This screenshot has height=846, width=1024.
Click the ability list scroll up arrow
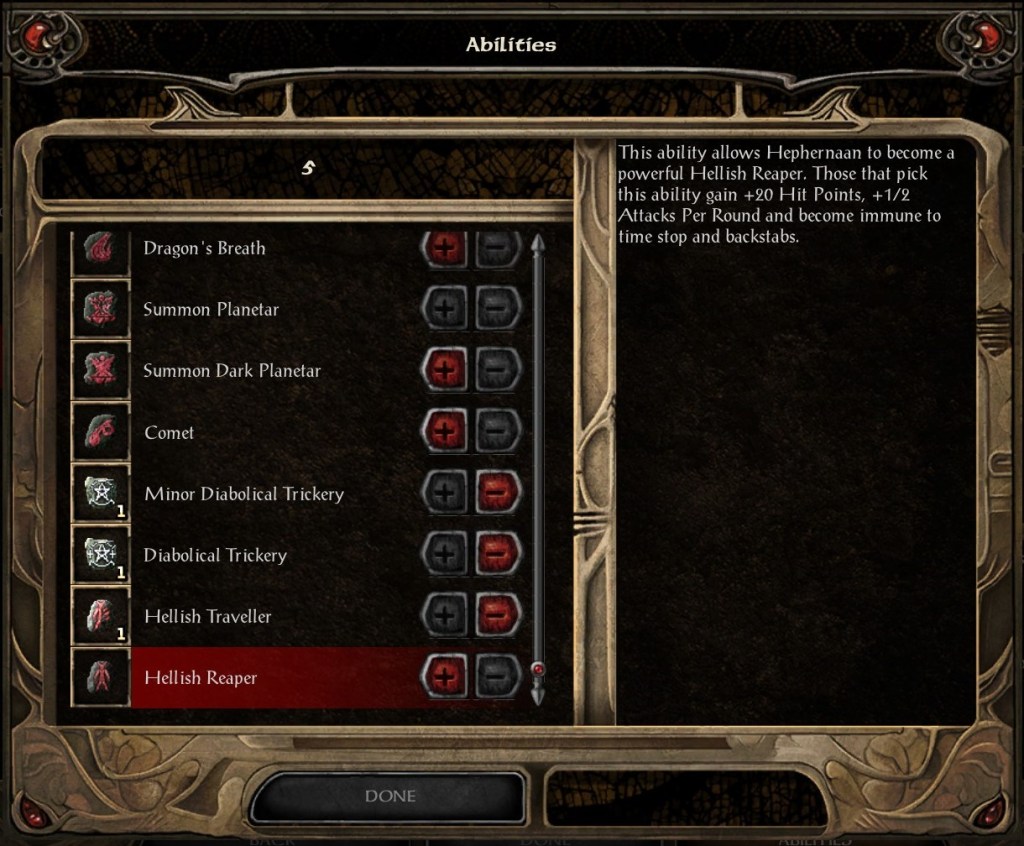(538, 244)
